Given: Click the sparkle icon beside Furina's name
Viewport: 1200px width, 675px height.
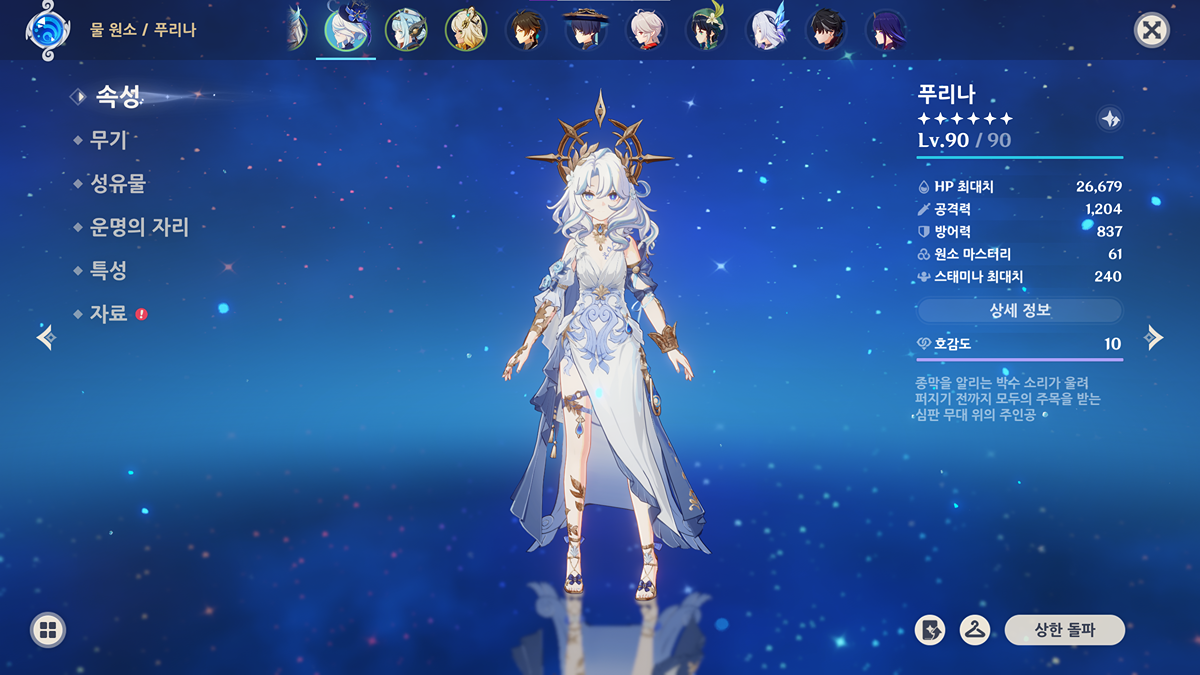Looking at the screenshot, I should click(x=1109, y=119).
